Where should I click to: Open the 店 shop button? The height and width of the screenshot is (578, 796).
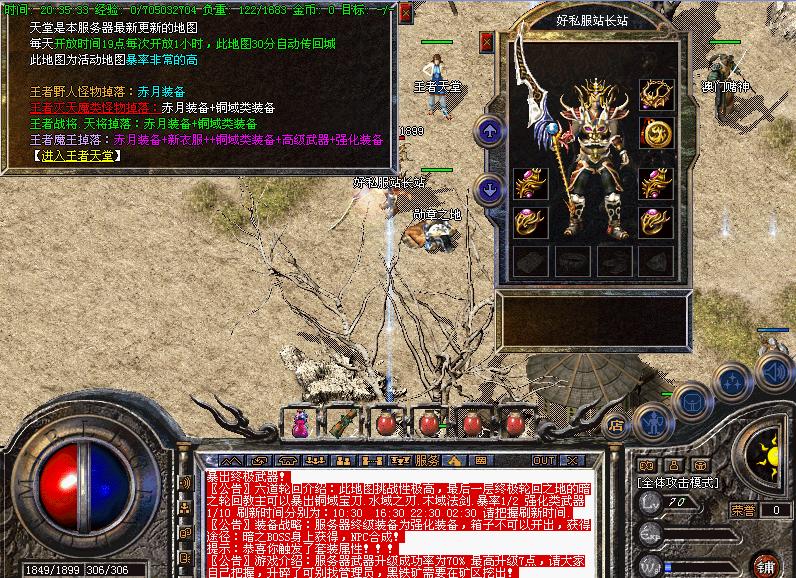(617, 424)
